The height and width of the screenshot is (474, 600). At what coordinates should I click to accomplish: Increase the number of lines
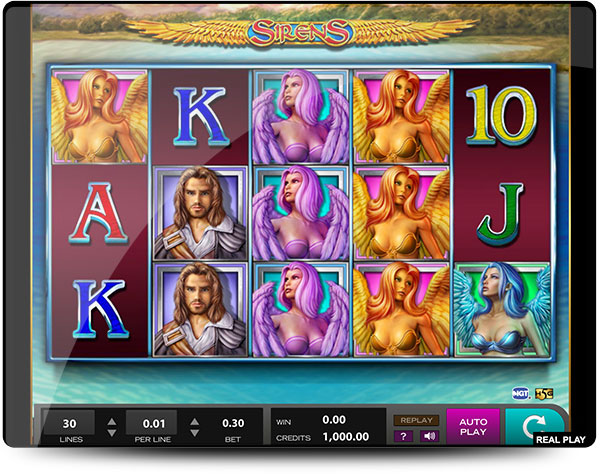(112, 419)
